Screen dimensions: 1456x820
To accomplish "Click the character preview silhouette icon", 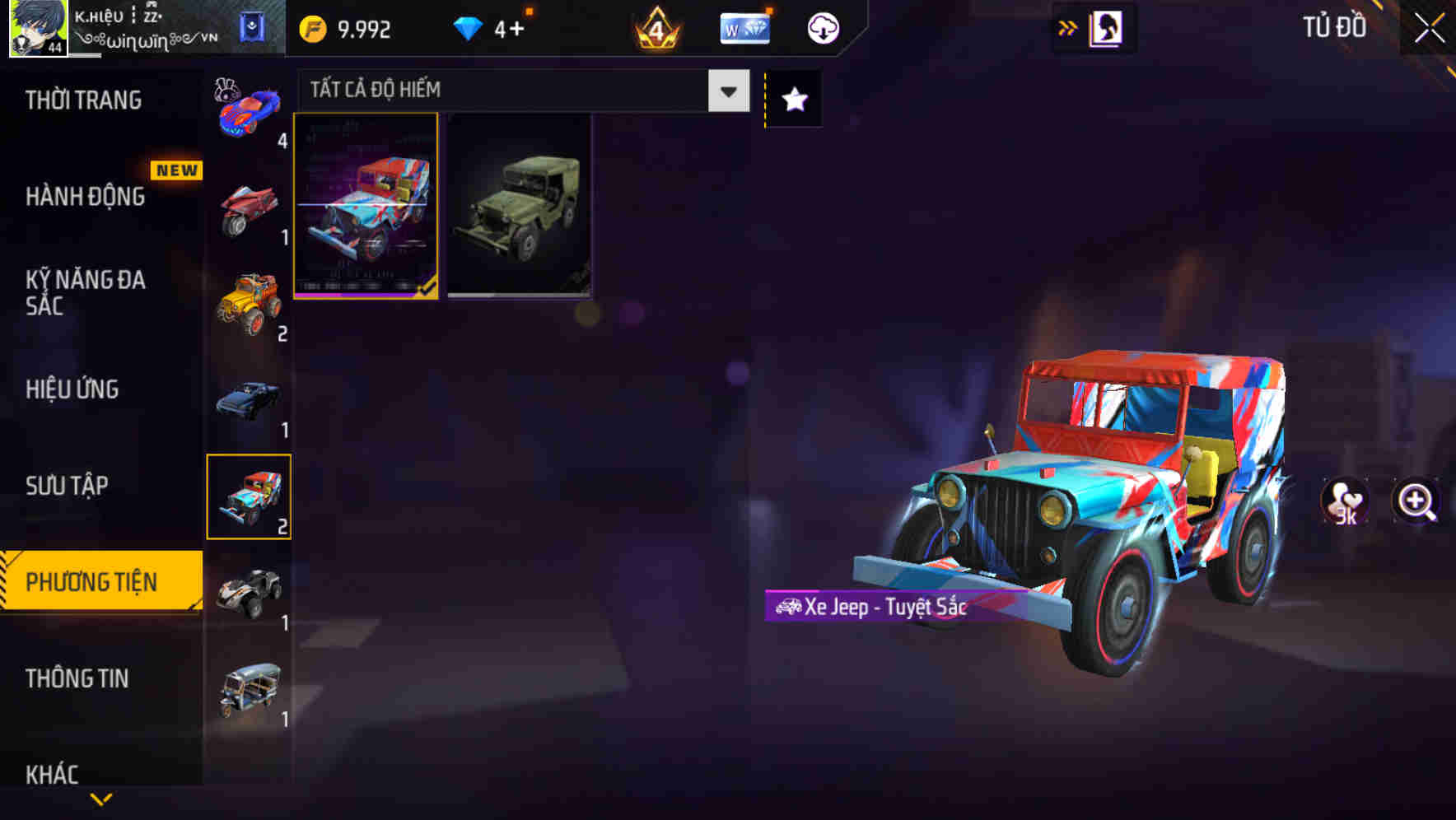I will click(x=1107, y=27).
